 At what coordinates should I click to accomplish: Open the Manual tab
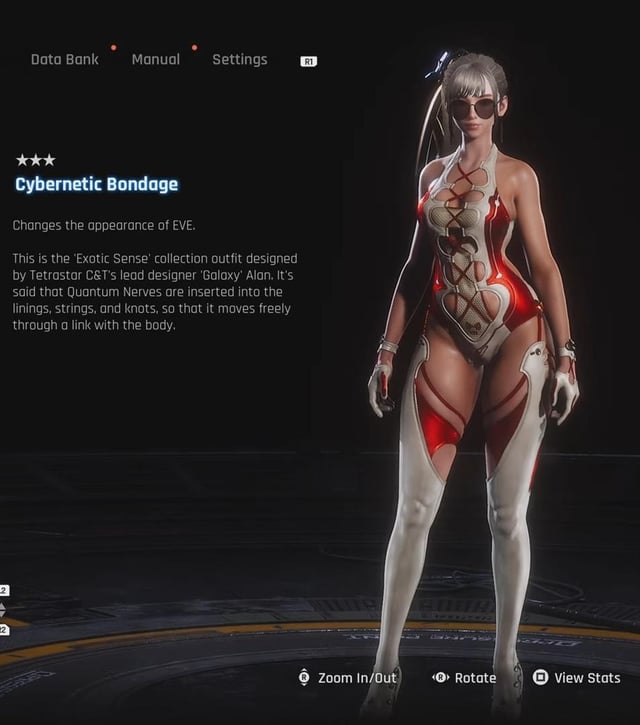pos(156,60)
